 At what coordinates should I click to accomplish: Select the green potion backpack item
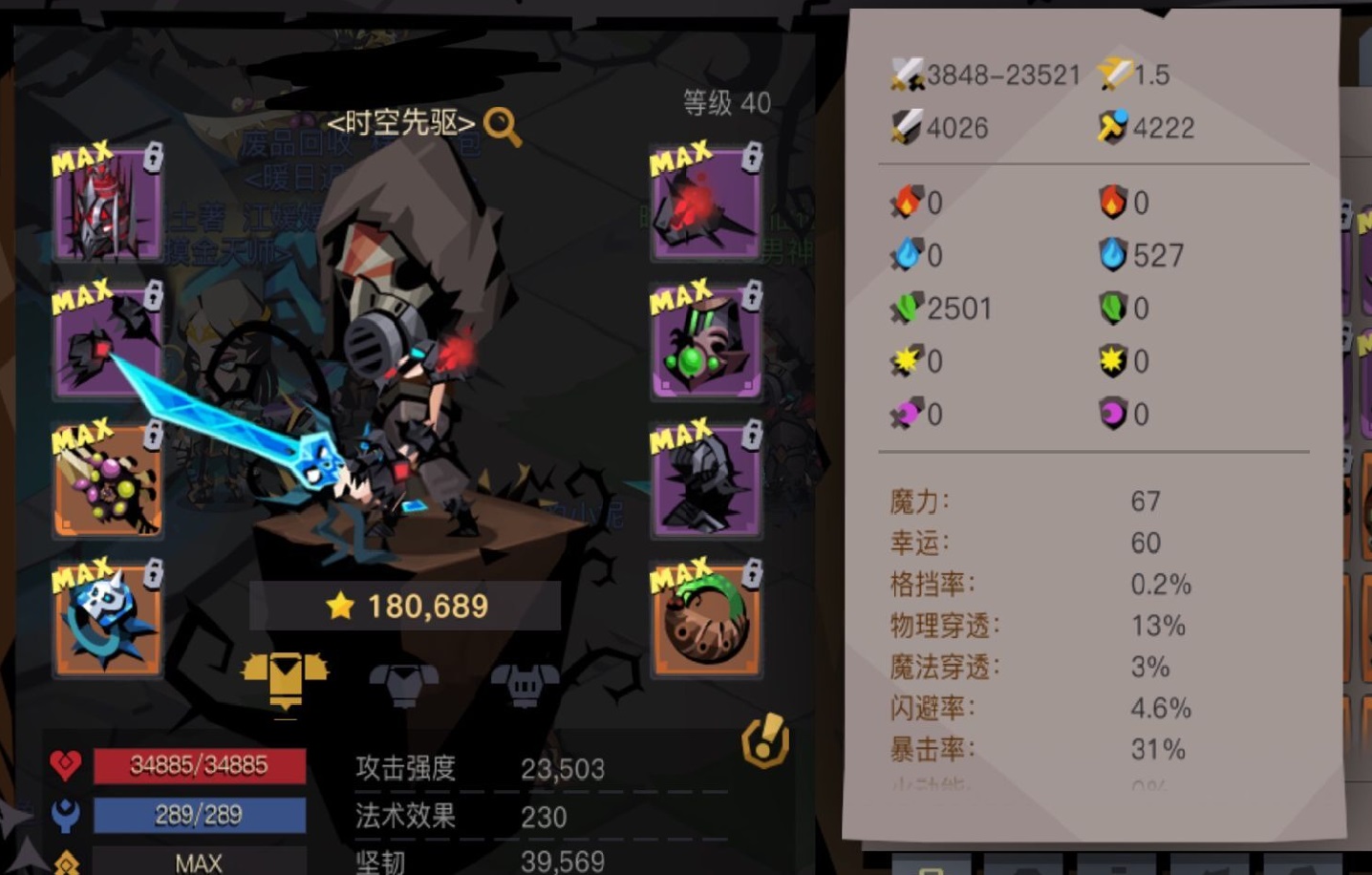click(x=705, y=340)
